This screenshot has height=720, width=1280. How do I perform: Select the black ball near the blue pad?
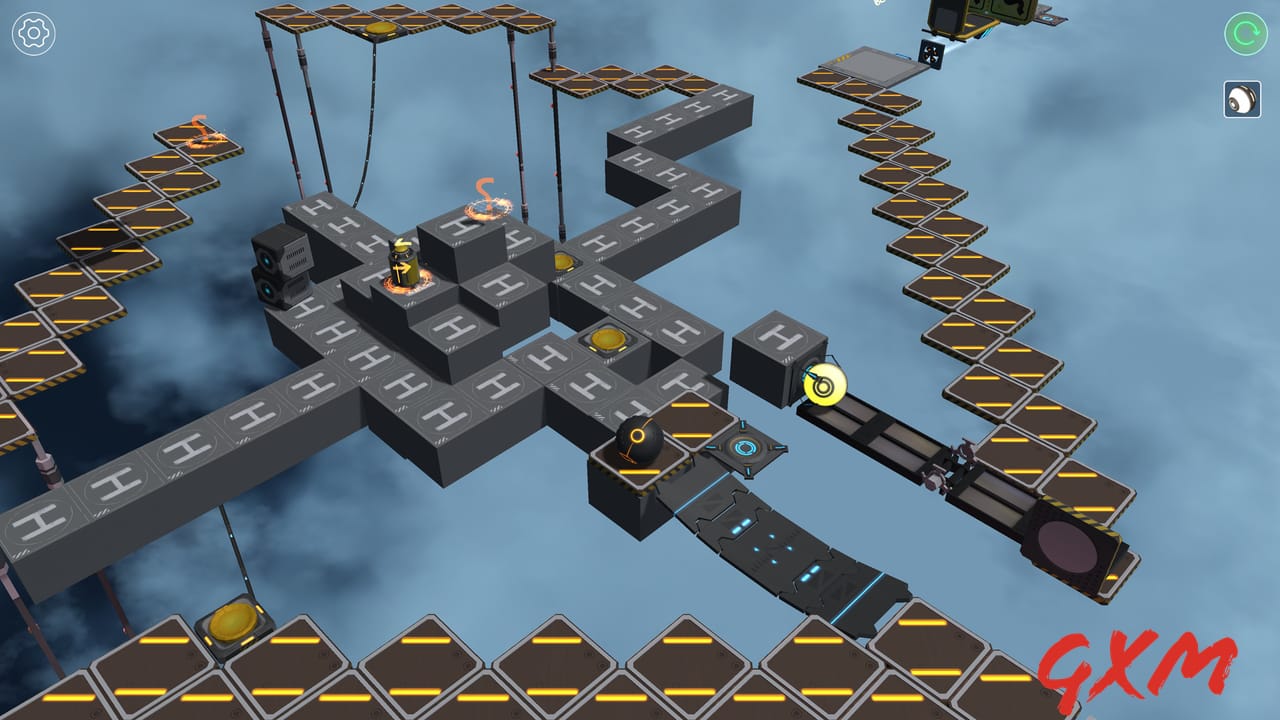(637, 439)
